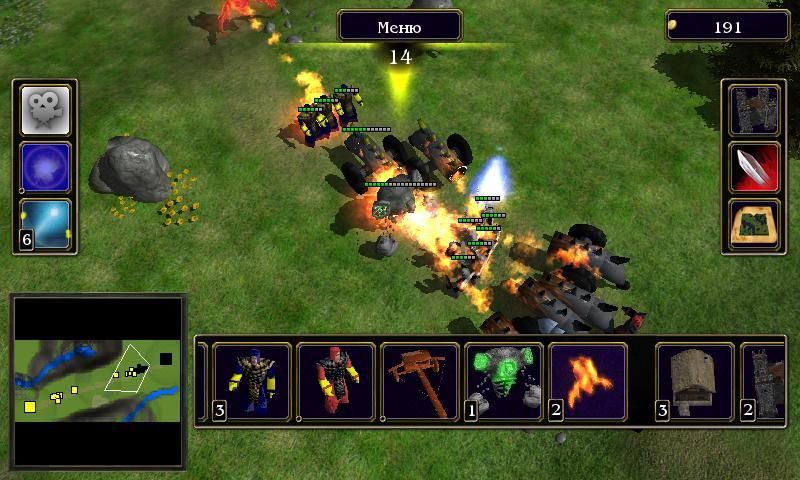
Task: Select the blue and yellow armored warrior
Action: (x=252, y=381)
